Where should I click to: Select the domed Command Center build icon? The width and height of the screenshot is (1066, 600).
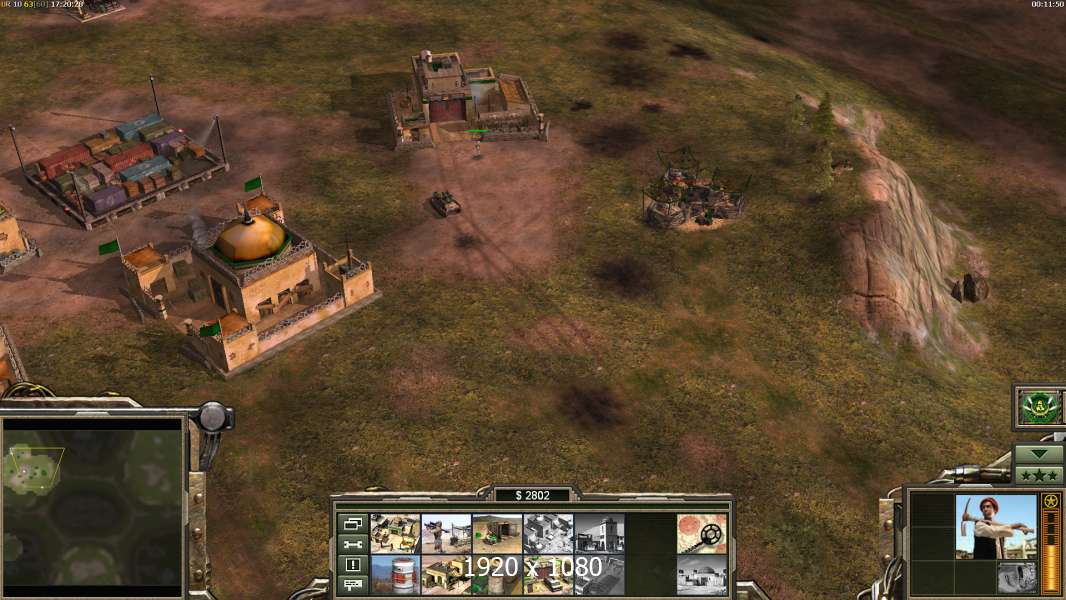[701, 574]
